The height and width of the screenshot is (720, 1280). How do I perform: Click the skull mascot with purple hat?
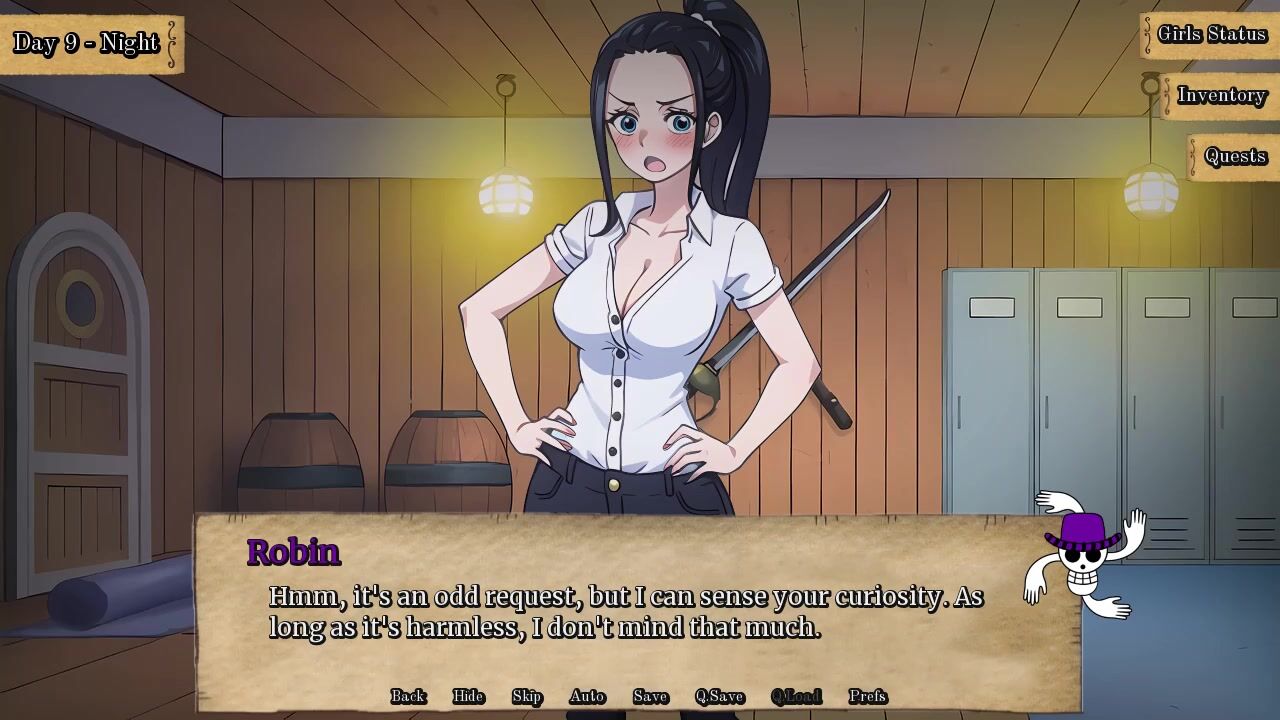(1084, 554)
